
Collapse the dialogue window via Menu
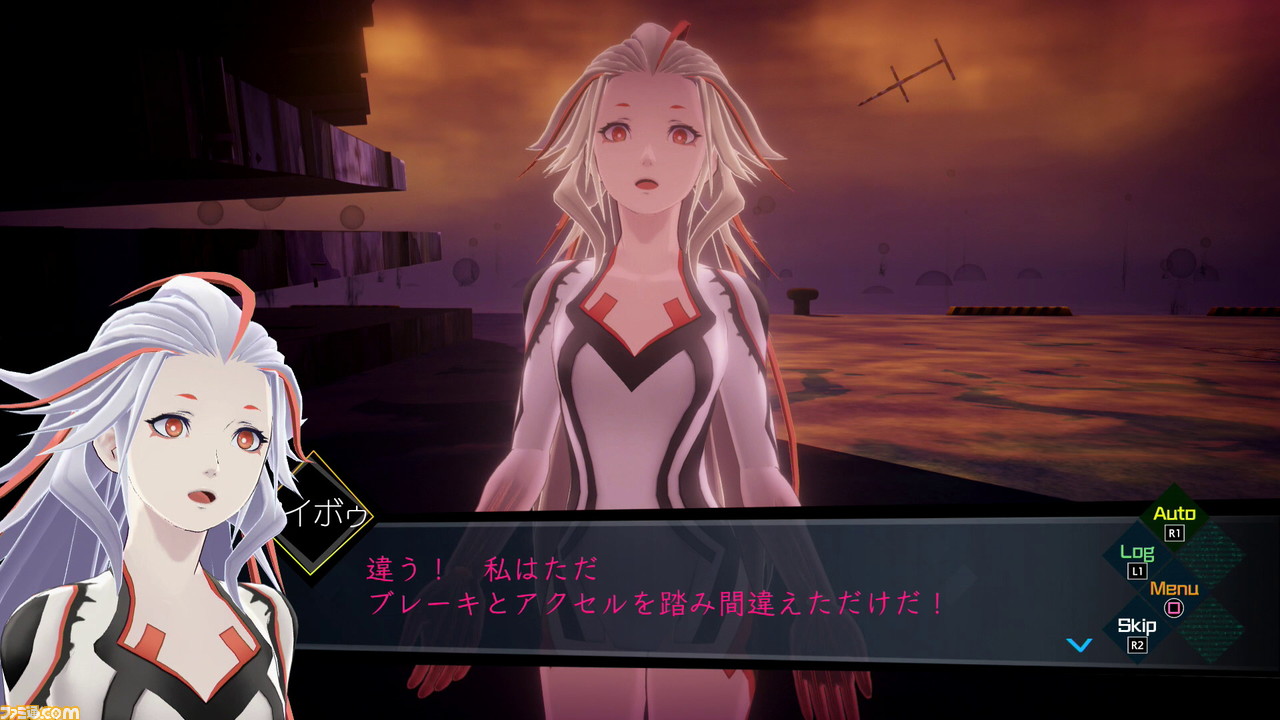[x=1174, y=588]
